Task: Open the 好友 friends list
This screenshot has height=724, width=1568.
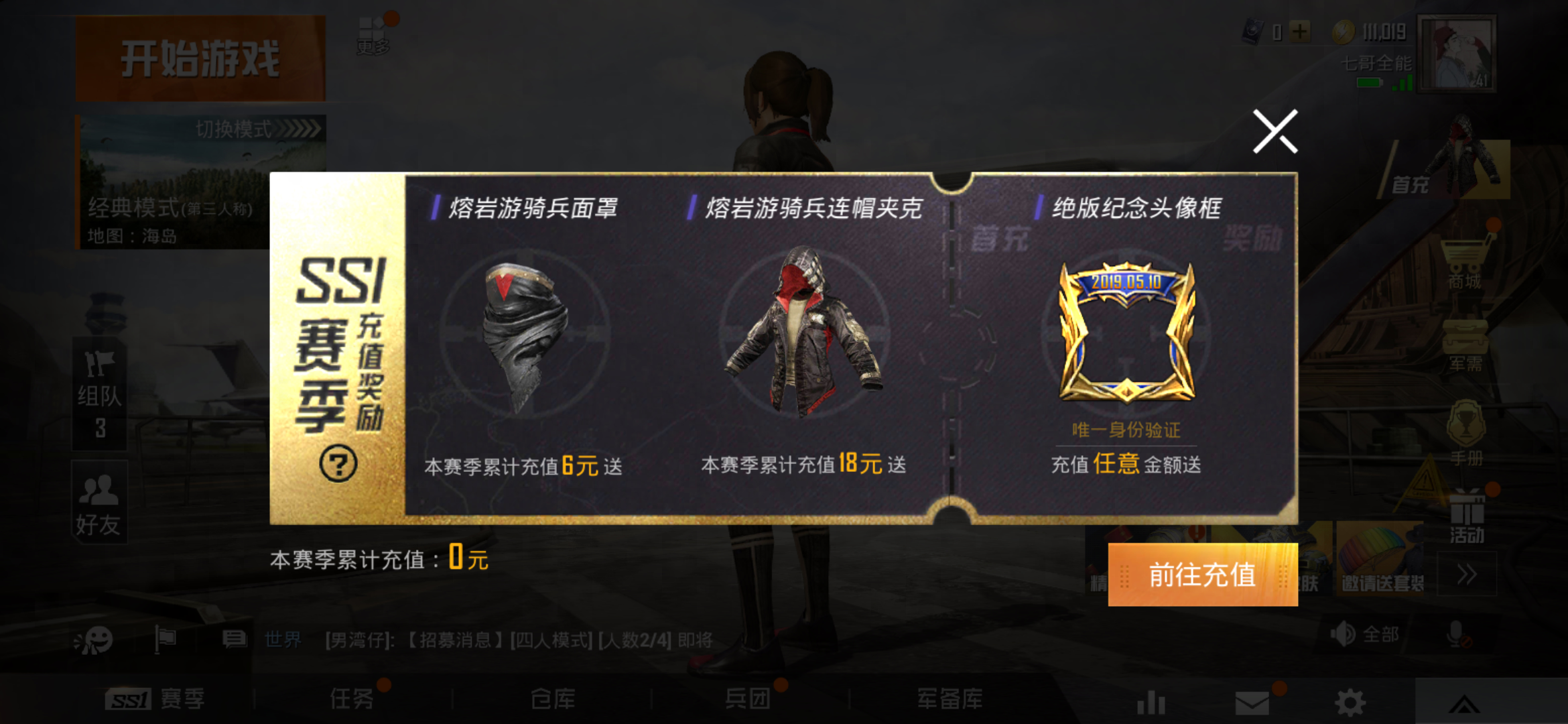Action: (x=99, y=503)
